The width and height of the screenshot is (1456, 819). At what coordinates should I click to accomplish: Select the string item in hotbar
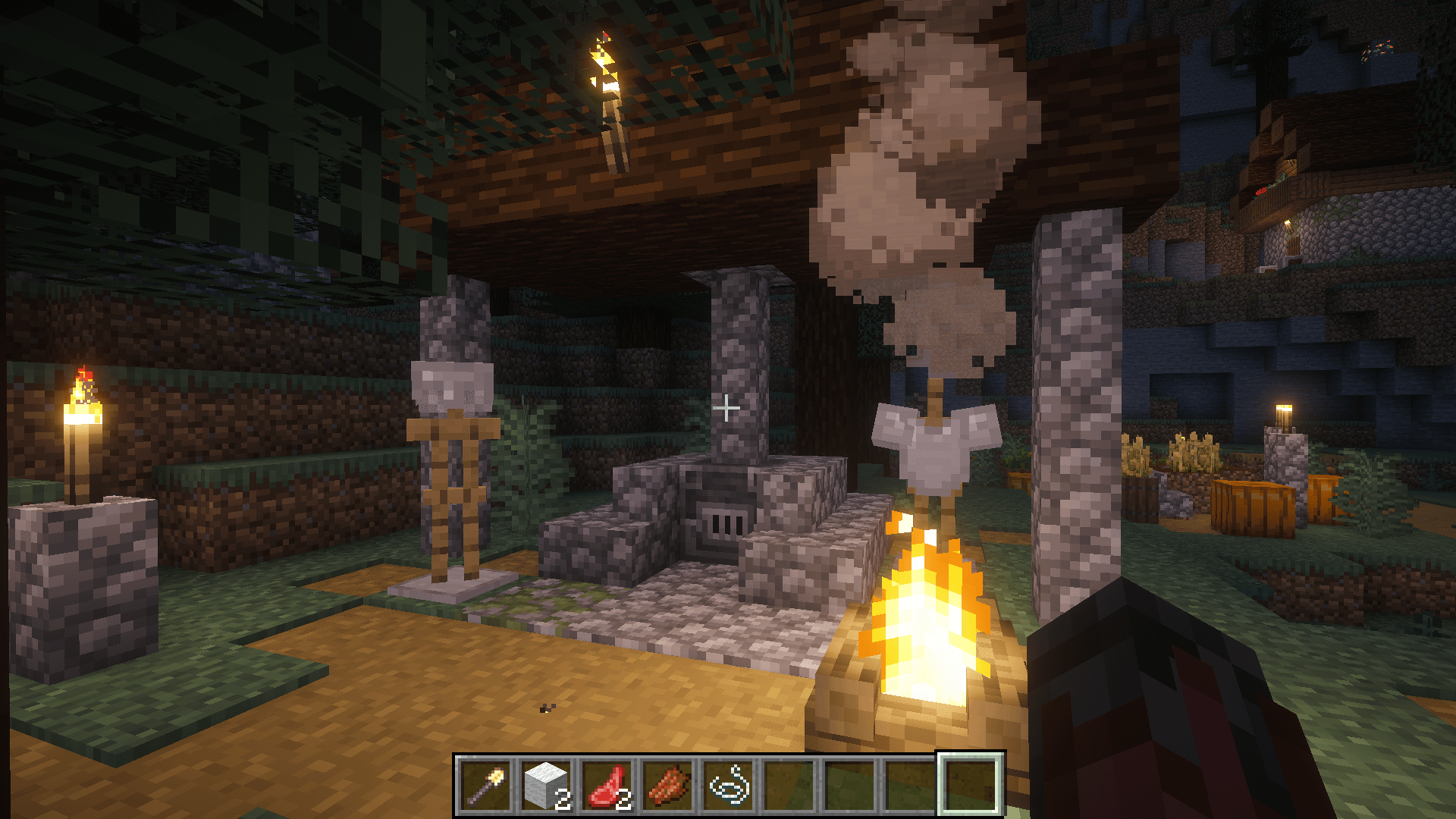click(730, 786)
